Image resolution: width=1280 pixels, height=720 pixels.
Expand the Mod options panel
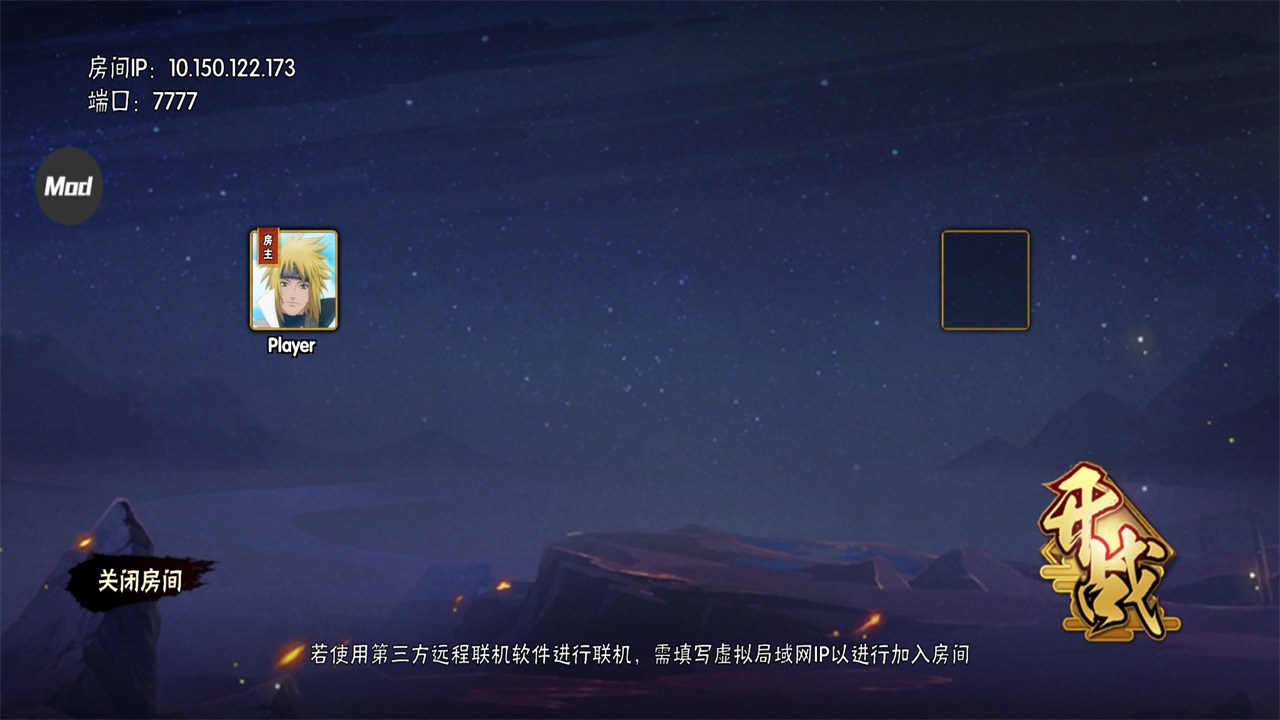point(68,184)
